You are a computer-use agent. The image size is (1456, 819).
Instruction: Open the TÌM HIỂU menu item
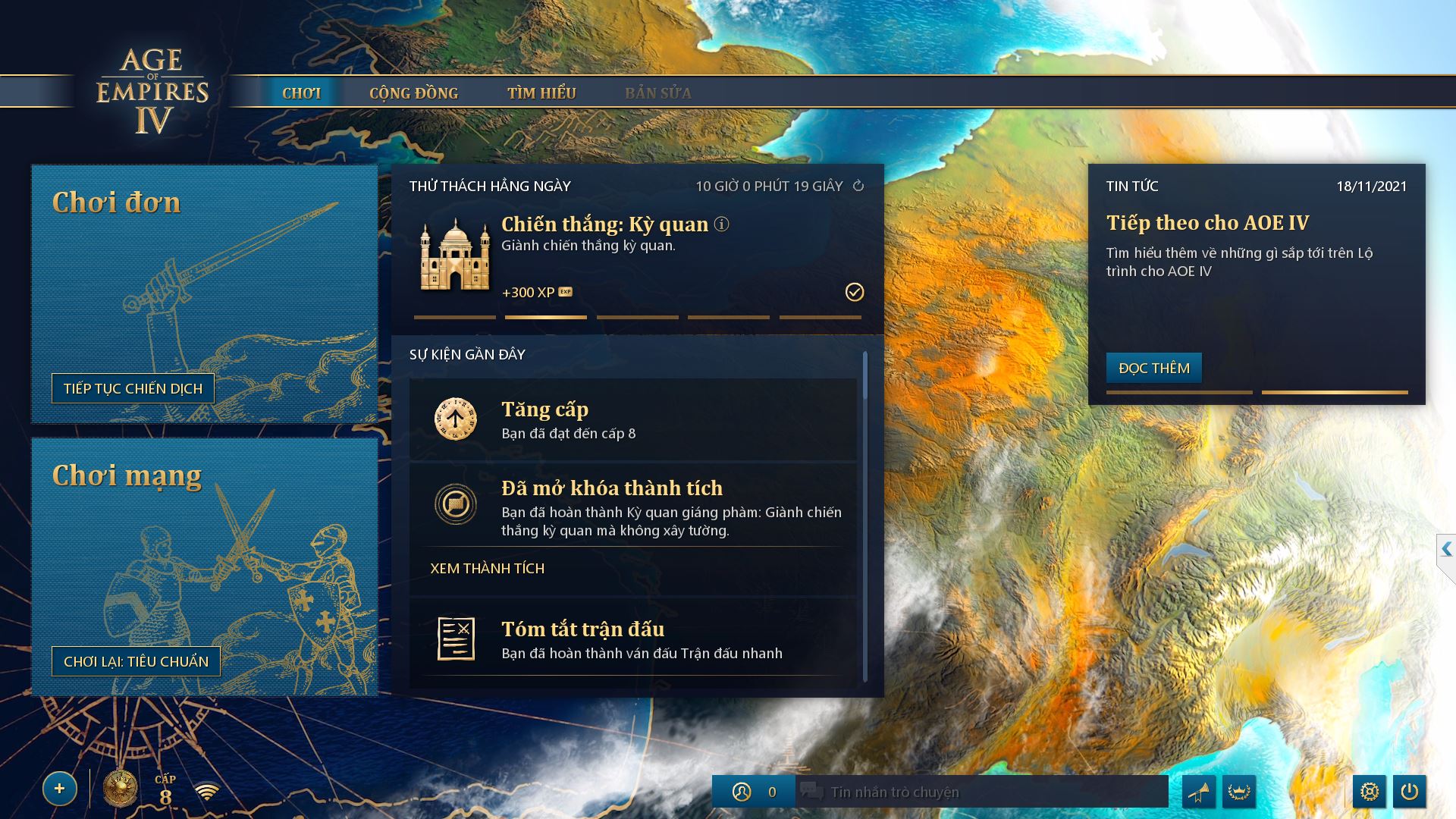click(543, 93)
